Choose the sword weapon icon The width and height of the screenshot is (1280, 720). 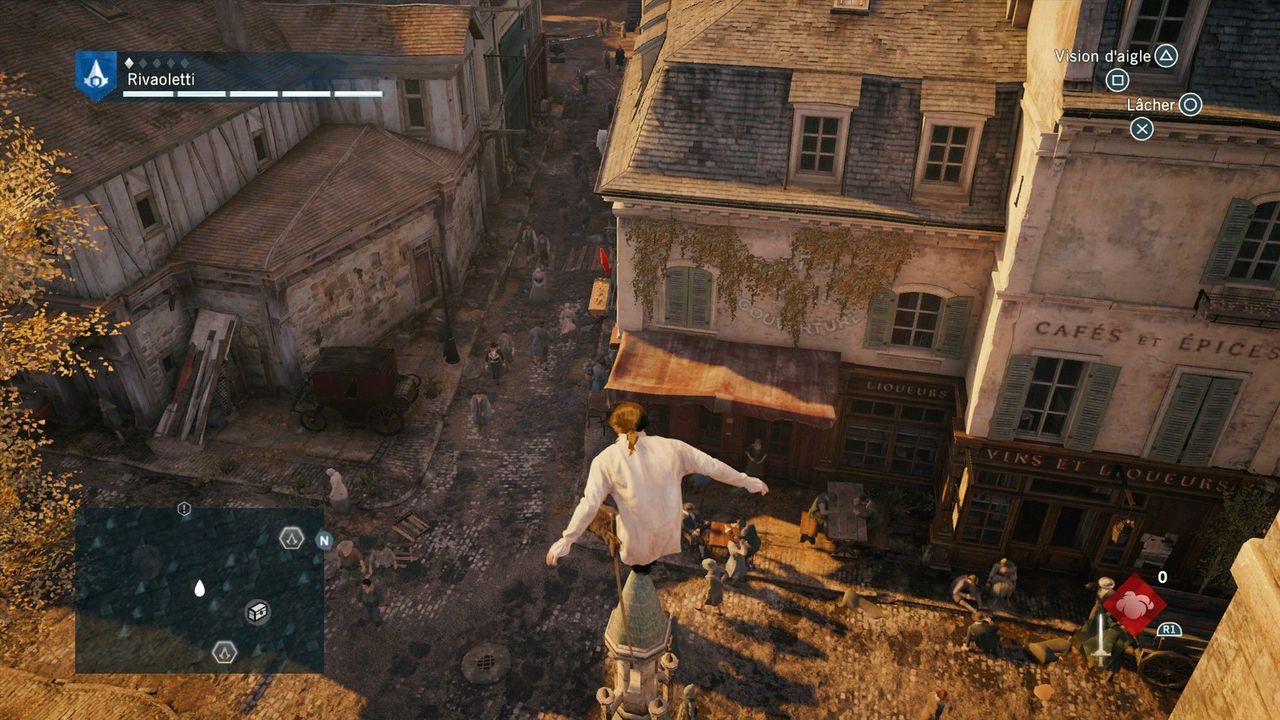(1099, 638)
